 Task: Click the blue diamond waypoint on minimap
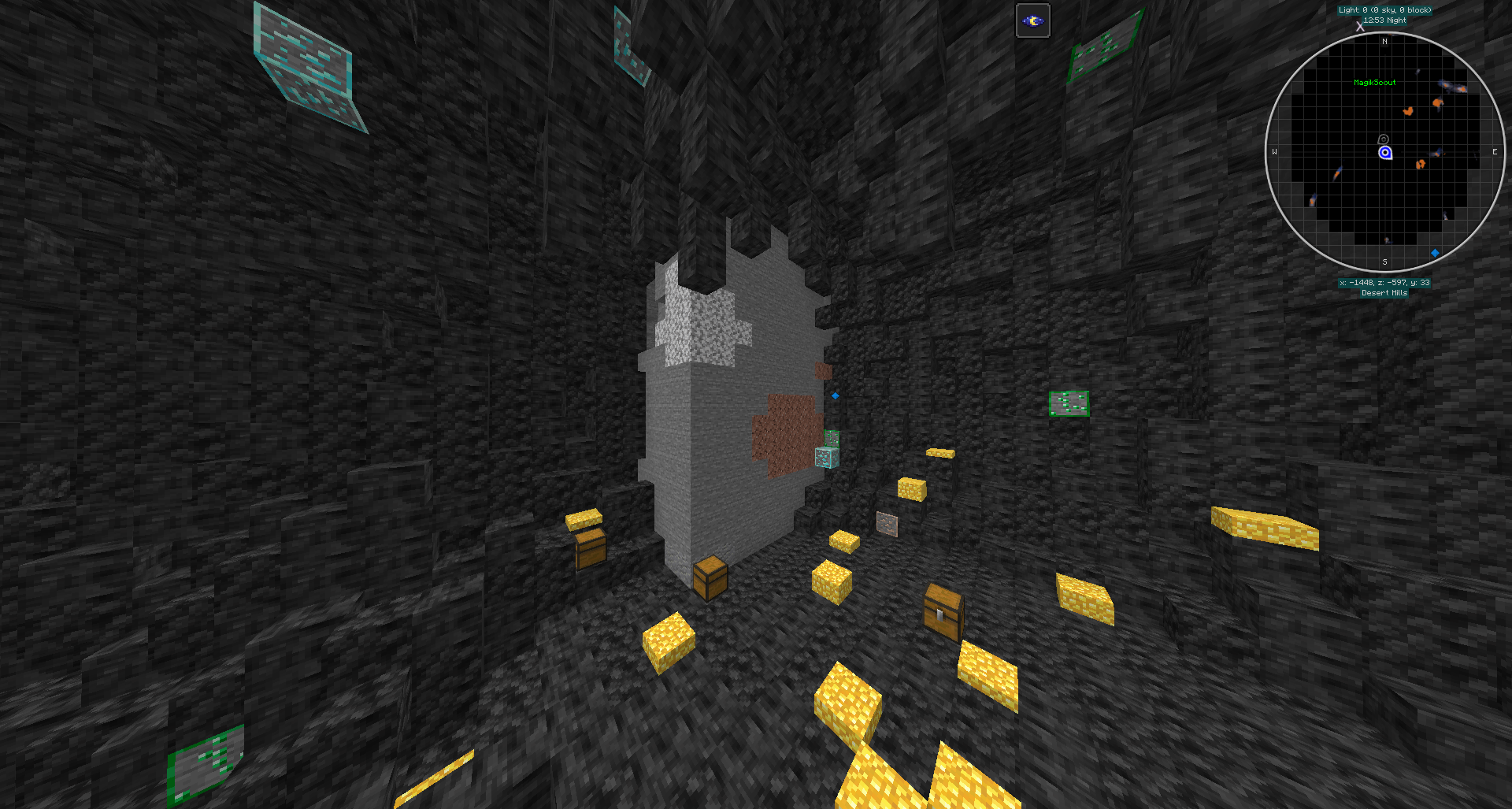click(1436, 252)
